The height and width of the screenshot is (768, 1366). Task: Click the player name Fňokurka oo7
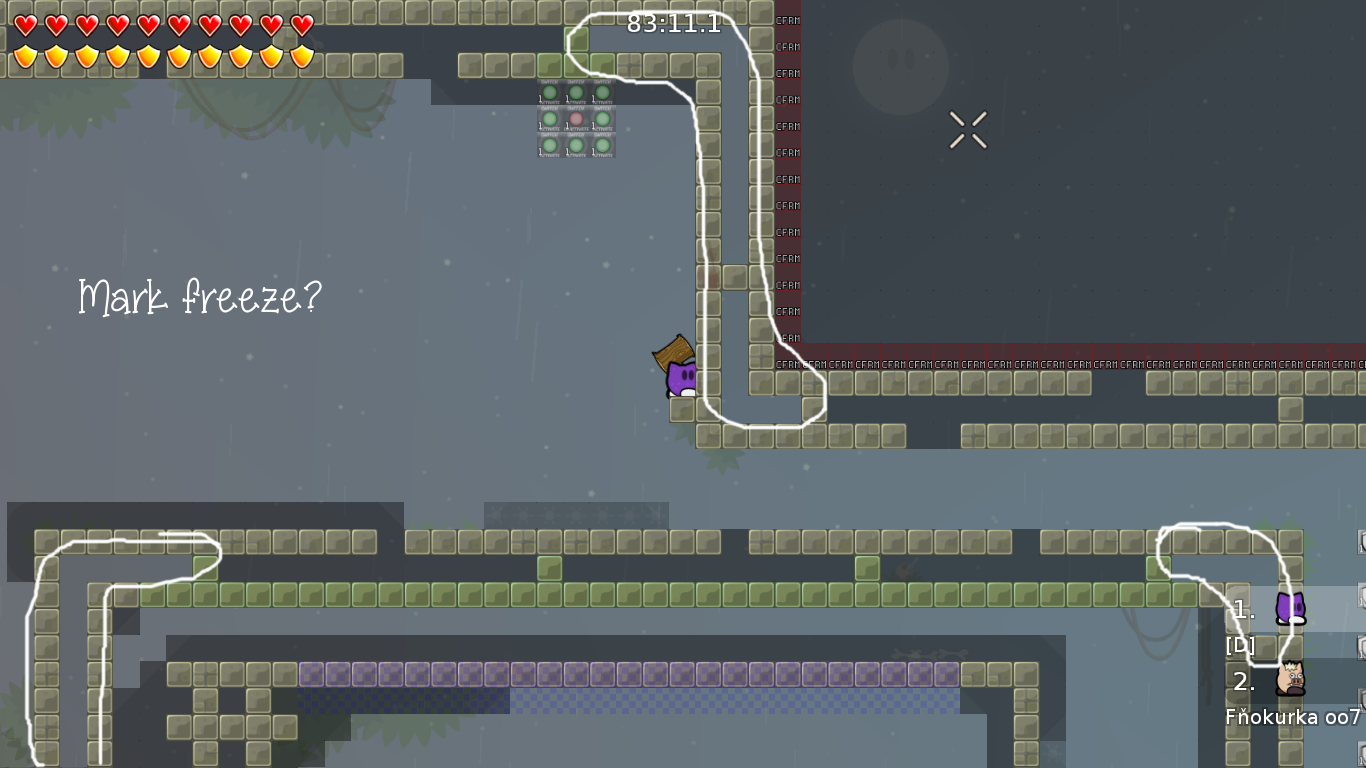1292,716
